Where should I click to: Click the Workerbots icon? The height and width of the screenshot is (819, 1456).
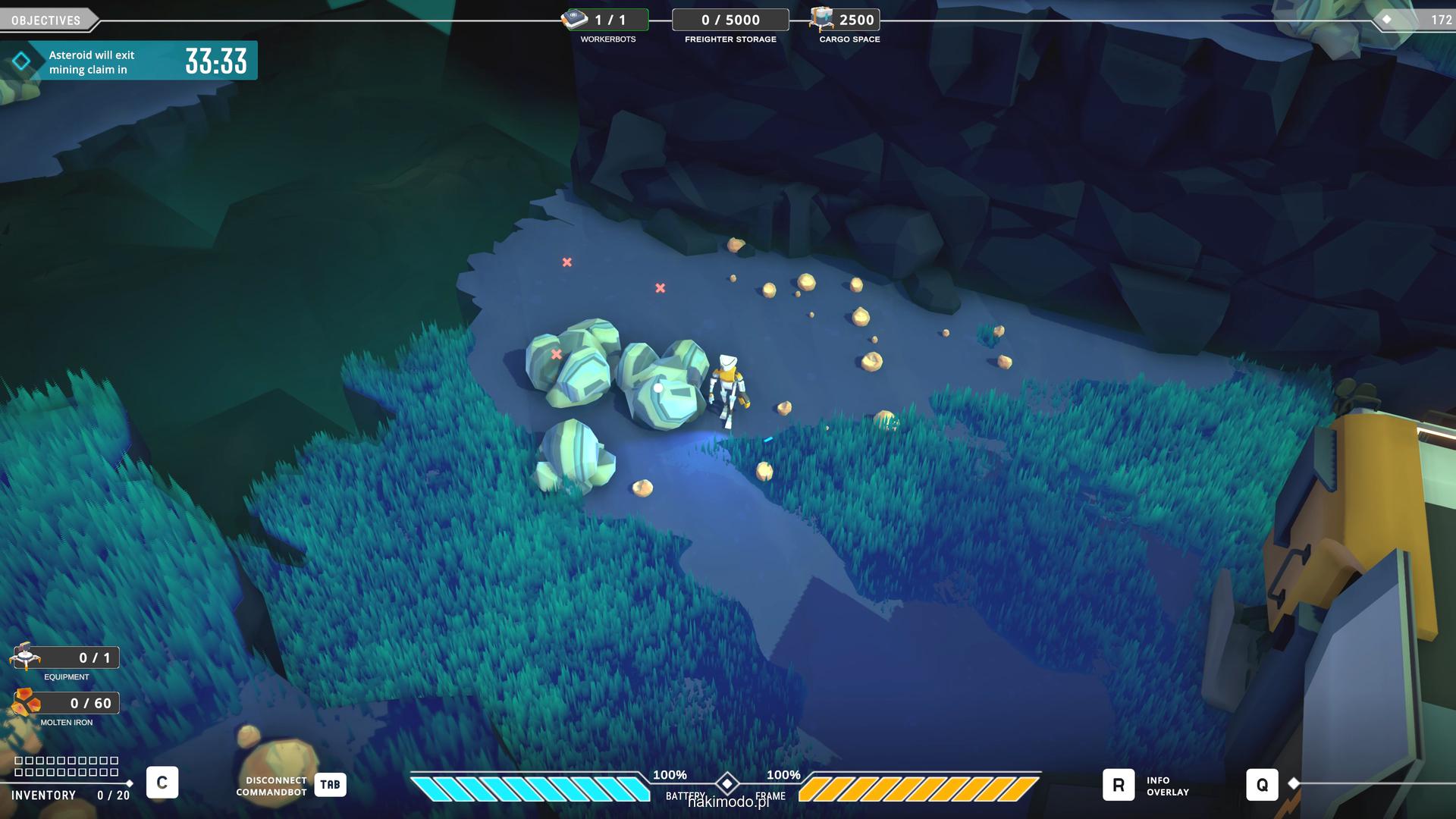tap(575, 20)
